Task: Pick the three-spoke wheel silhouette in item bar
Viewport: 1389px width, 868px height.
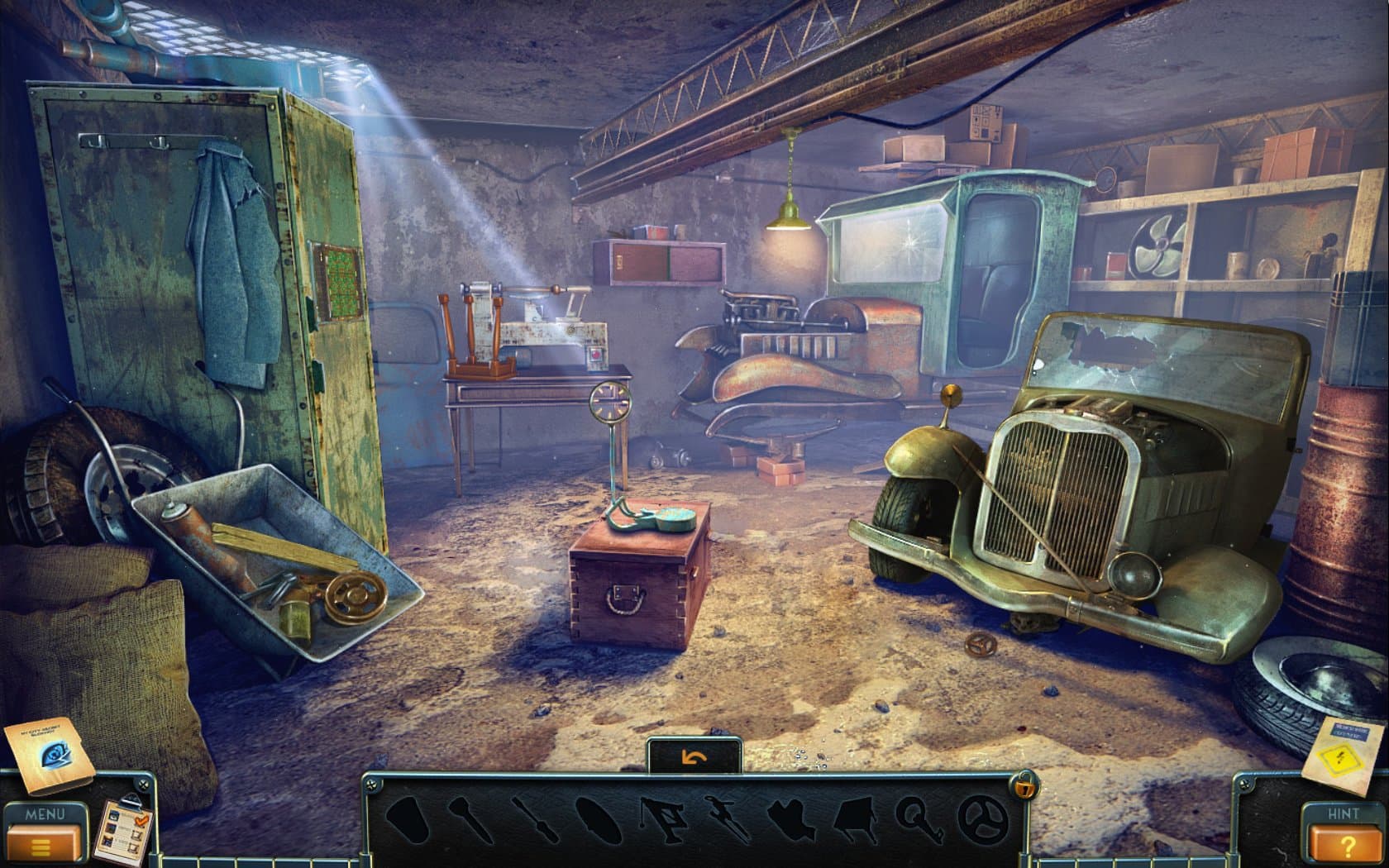Action: tap(982, 818)
